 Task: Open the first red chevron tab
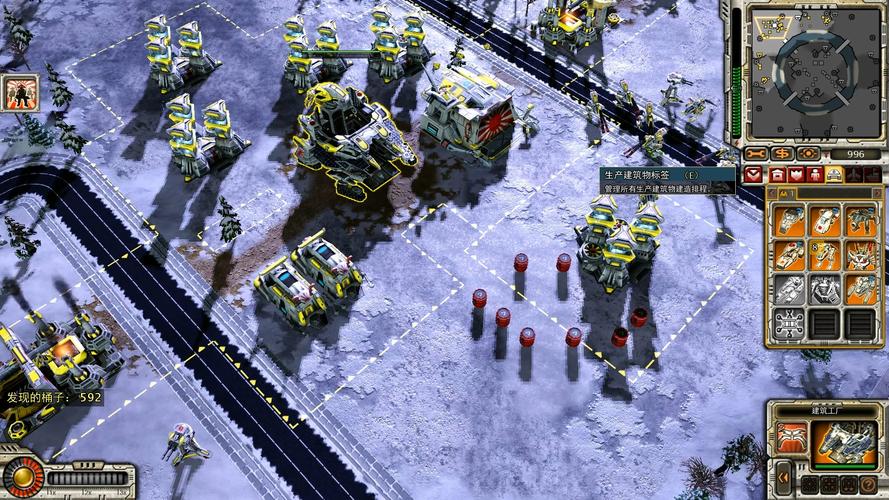point(754,174)
